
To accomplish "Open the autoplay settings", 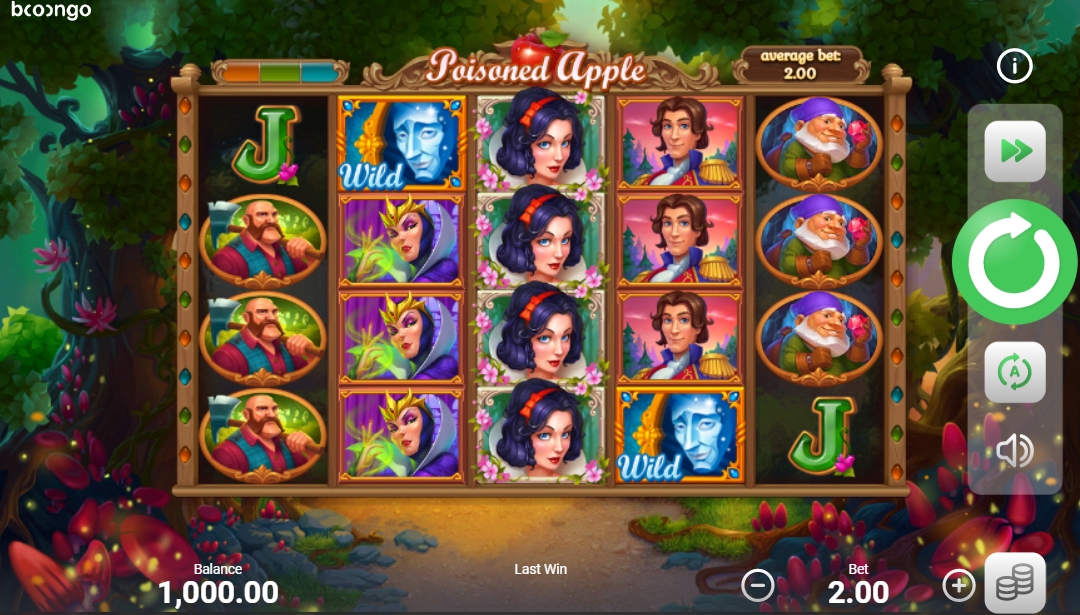I will pos(1014,372).
